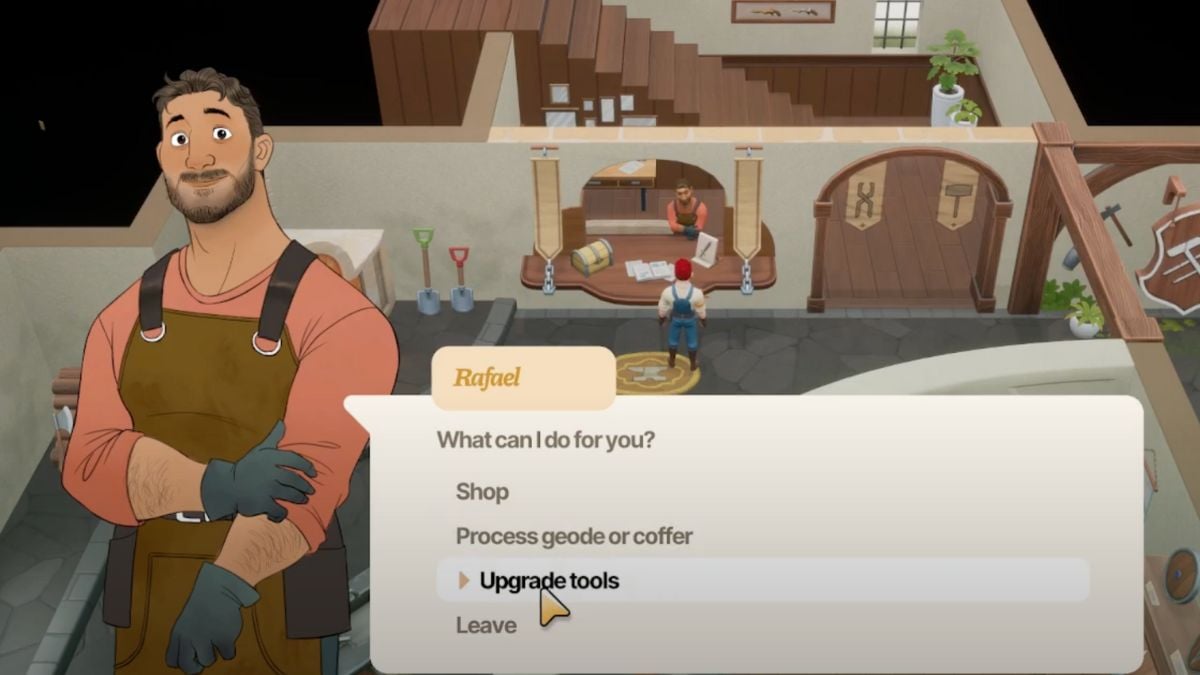Image resolution: width=1200 pixels, height=675 pixels.
Task: Select Process geode or coffer
Action: (x=574, y=536)
